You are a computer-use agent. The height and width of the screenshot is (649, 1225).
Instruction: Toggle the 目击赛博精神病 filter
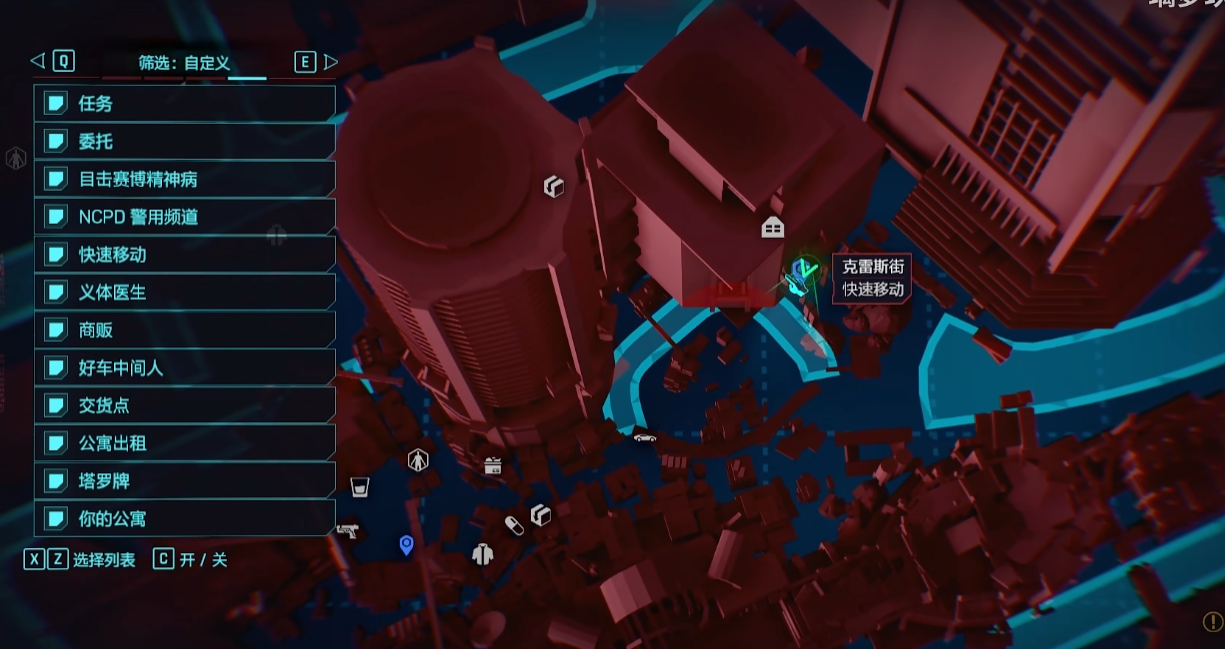click(x=185, y=179)
